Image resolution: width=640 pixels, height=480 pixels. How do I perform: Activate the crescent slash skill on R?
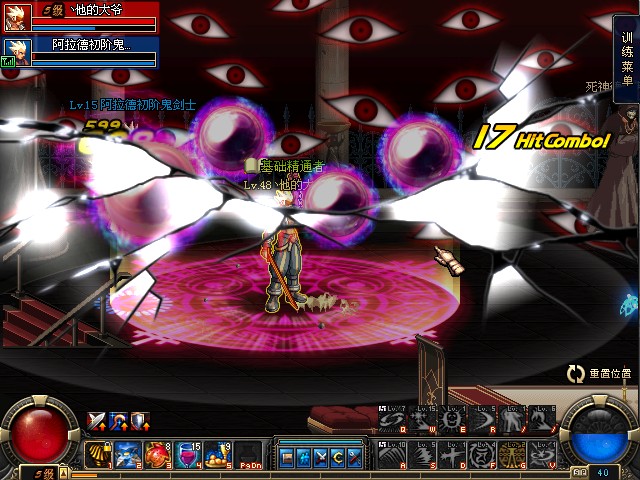(483, 422)
